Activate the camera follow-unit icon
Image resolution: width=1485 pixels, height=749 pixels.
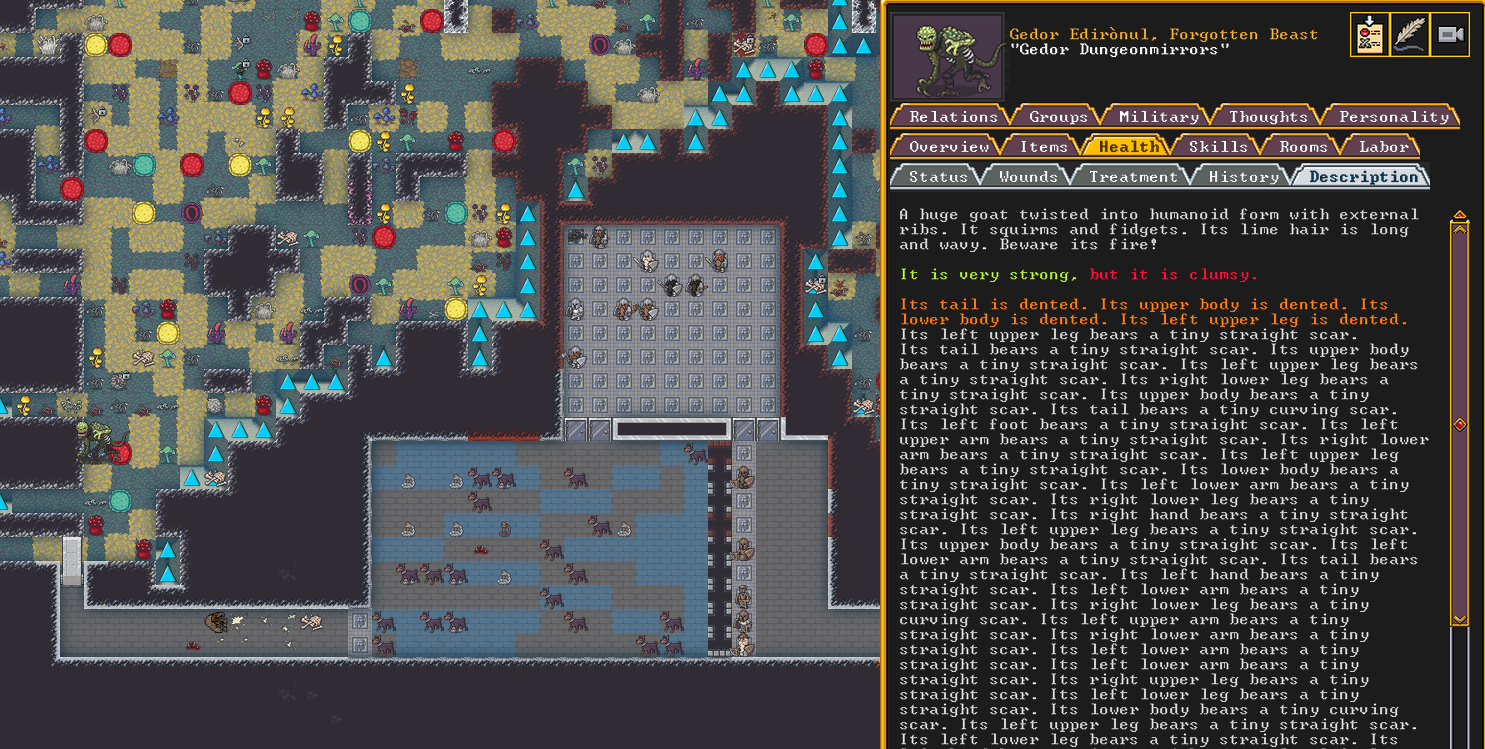pos(1450,35)
